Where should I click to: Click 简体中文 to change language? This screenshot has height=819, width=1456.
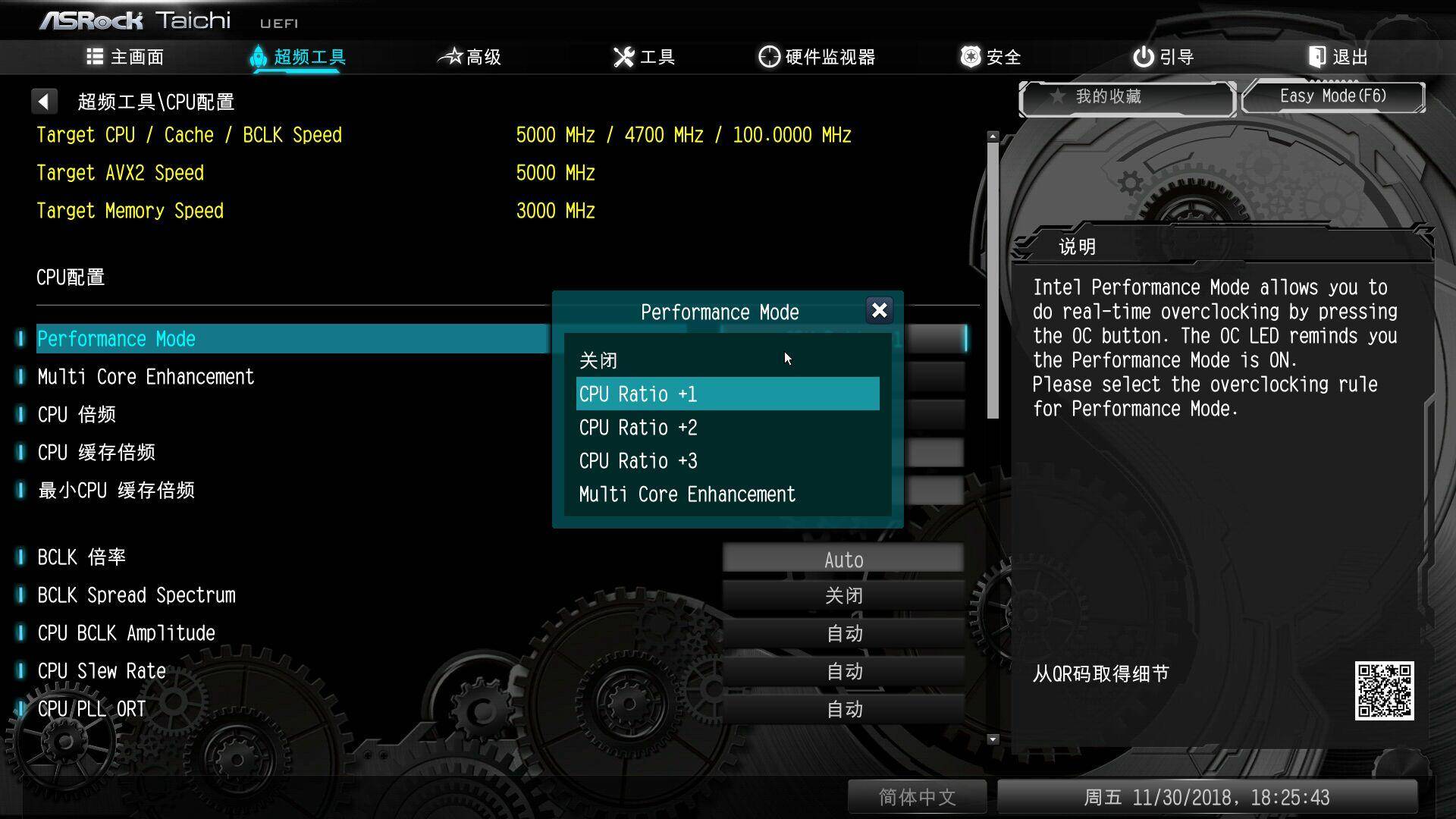tap(917, 797)
